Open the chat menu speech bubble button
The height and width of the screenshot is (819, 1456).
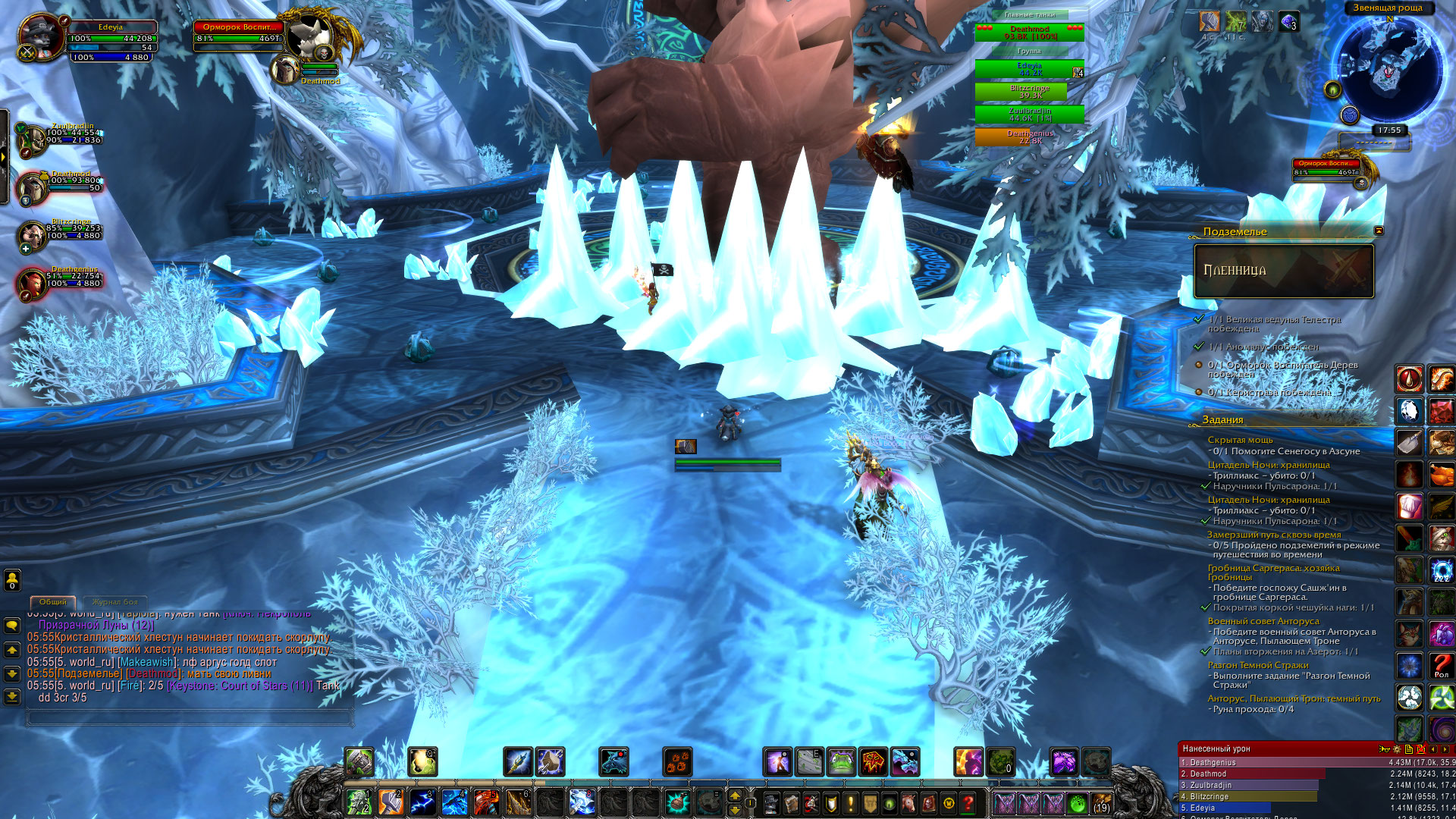[12, 626]
